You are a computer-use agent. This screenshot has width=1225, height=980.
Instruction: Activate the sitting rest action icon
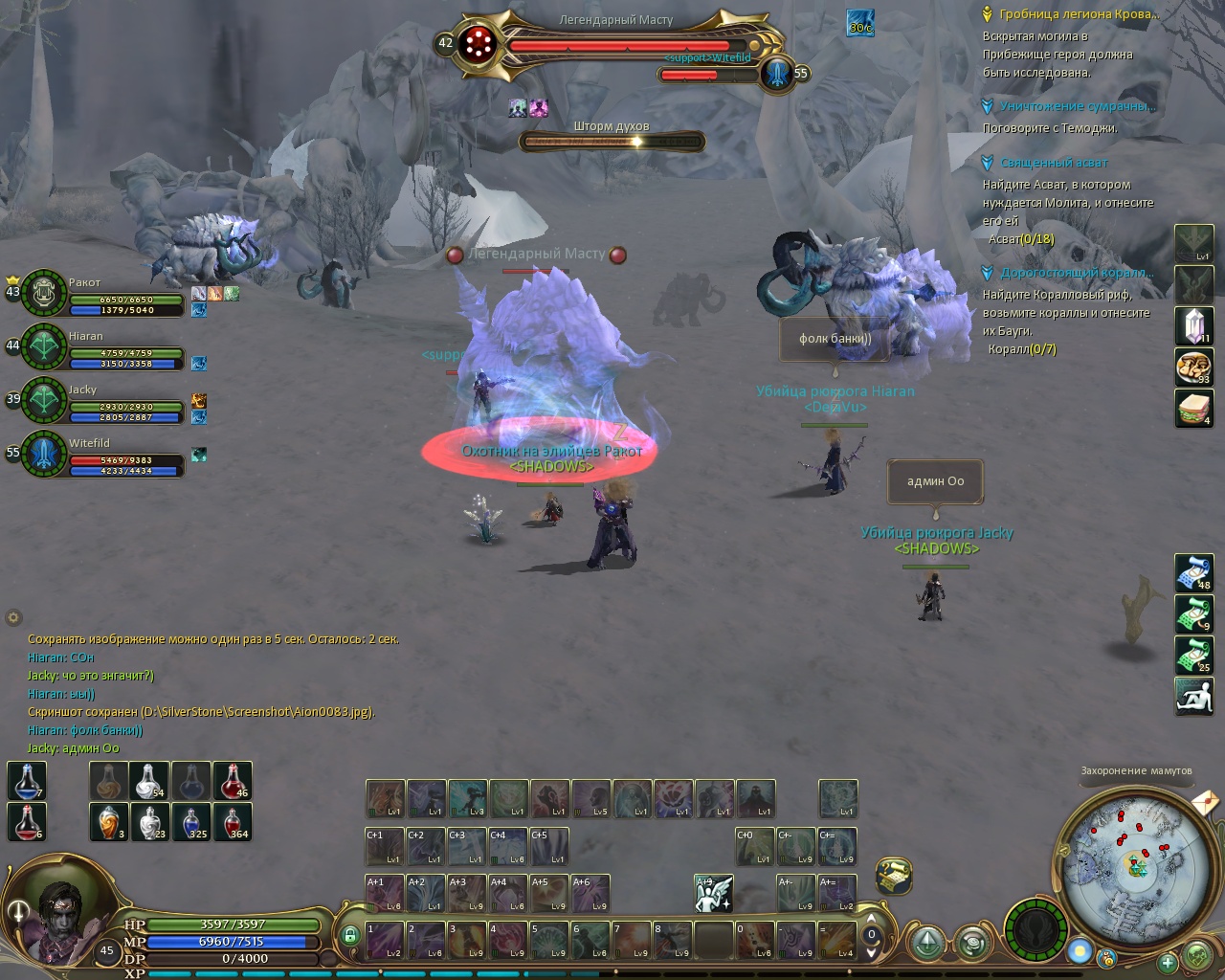1193,696
